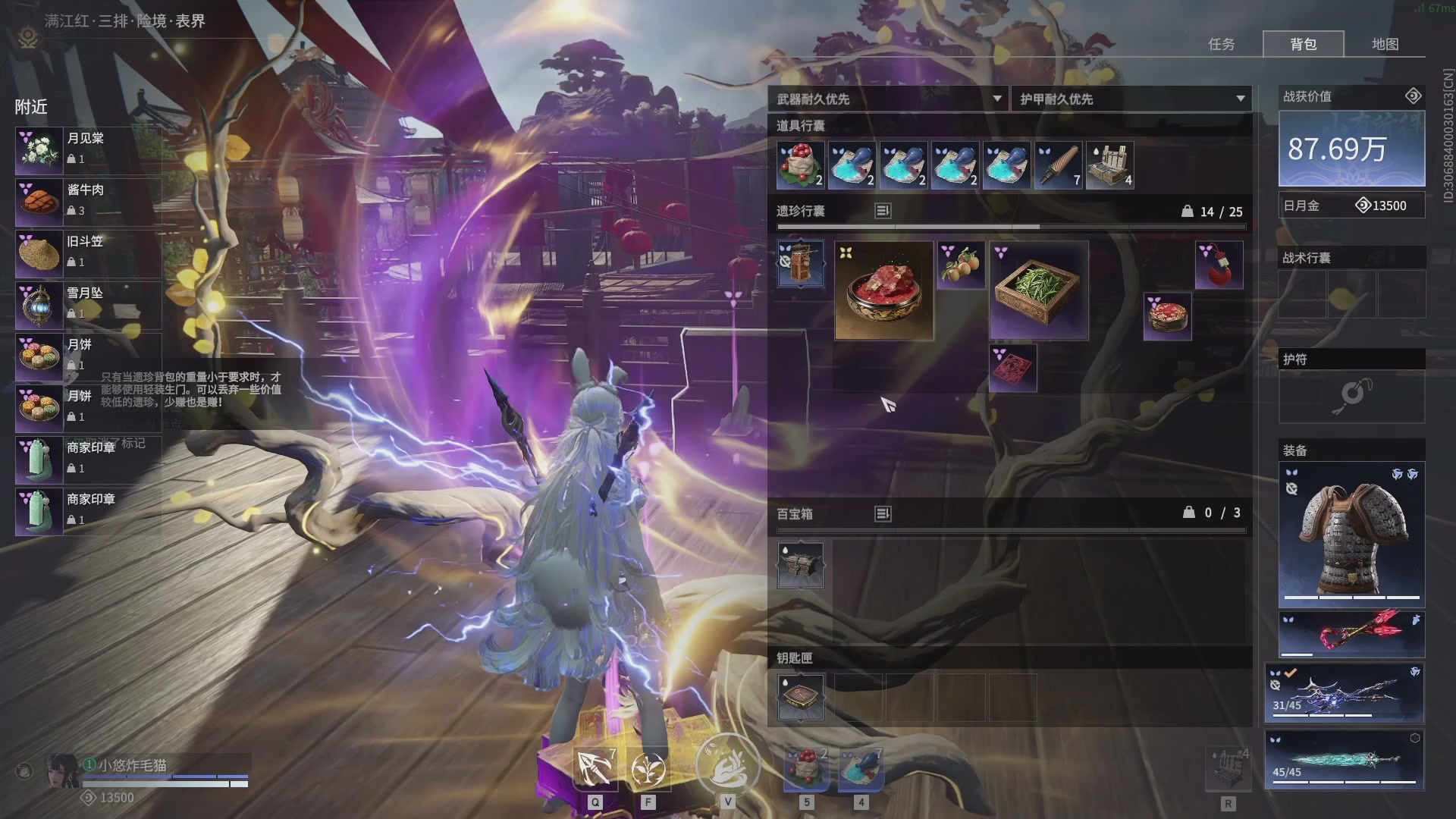Image resolution: width=1456 pixels, height=819 pixels.
Task: Select the red meat bowl relic
Action: (x=884, y=290)
